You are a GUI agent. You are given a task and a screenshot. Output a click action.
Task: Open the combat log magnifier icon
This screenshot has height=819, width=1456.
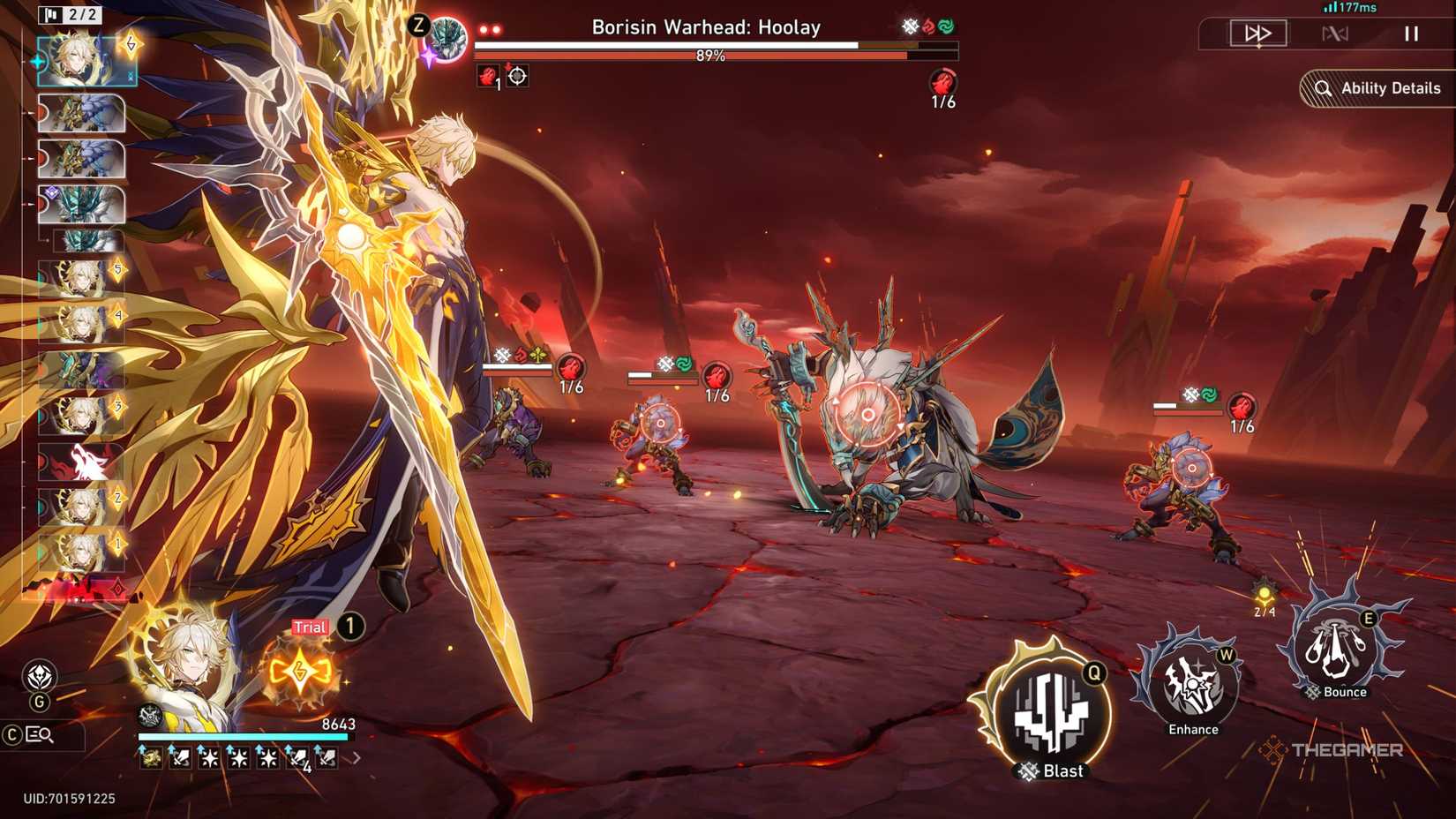coord(40,733)
